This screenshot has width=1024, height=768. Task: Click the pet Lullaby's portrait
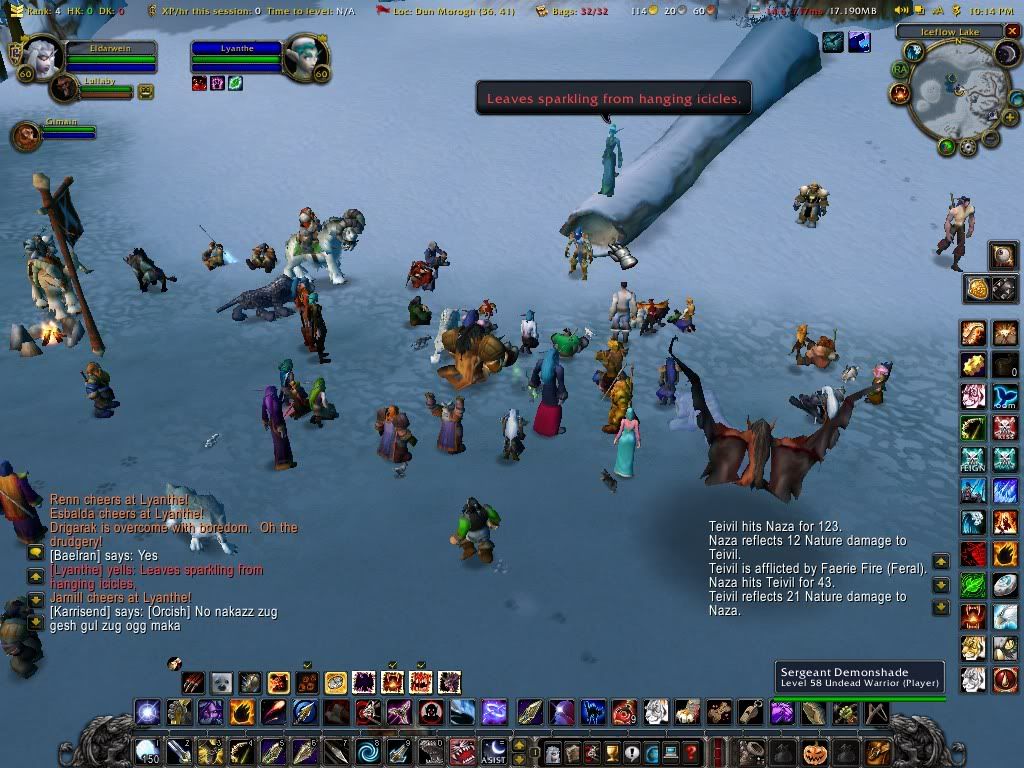pyautogui.click(x=64, y=89)
